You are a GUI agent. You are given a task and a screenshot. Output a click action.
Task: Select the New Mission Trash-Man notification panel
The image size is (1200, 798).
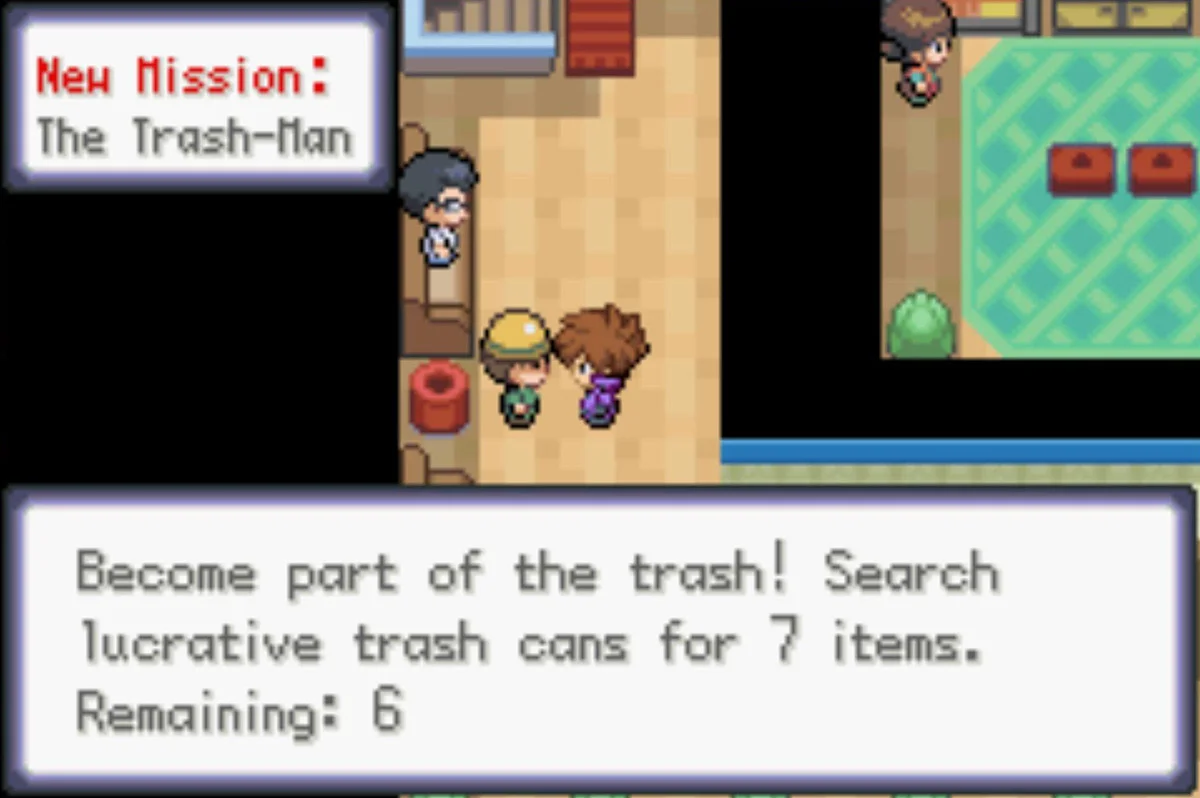(x=196, y=98)
